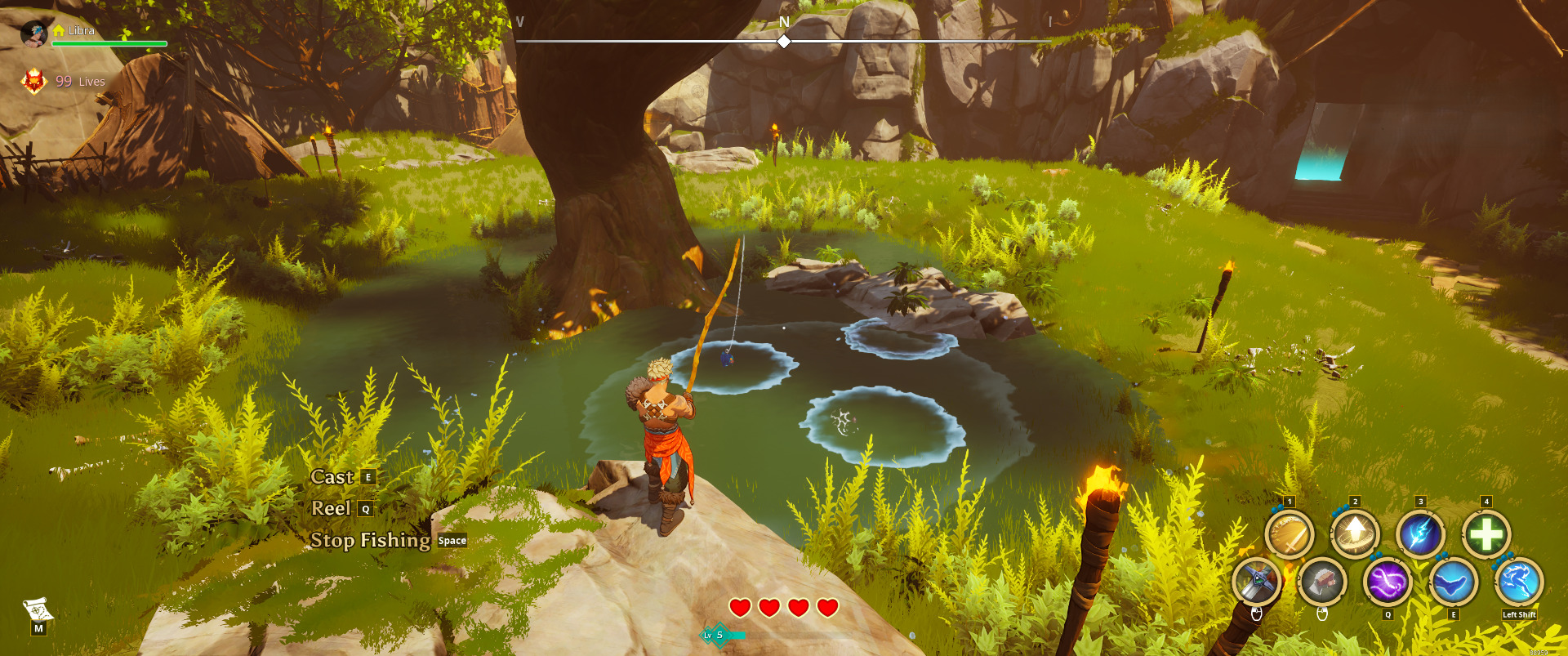Open the map scroll icon
Viewport: 1568px width, 656px height.
click(38, 609)
